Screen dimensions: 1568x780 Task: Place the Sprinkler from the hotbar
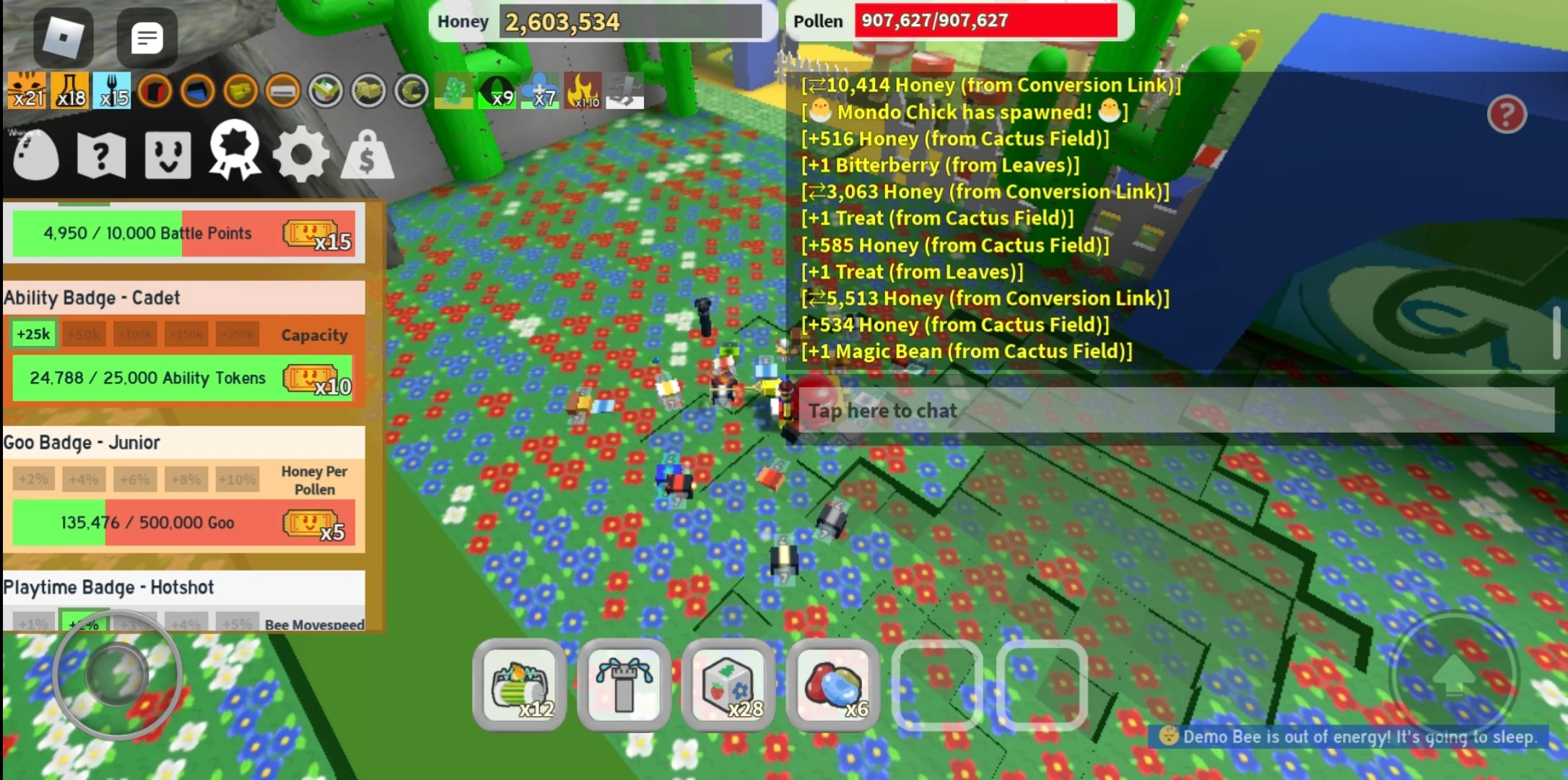pyautogui.click(x=624, y=686)
